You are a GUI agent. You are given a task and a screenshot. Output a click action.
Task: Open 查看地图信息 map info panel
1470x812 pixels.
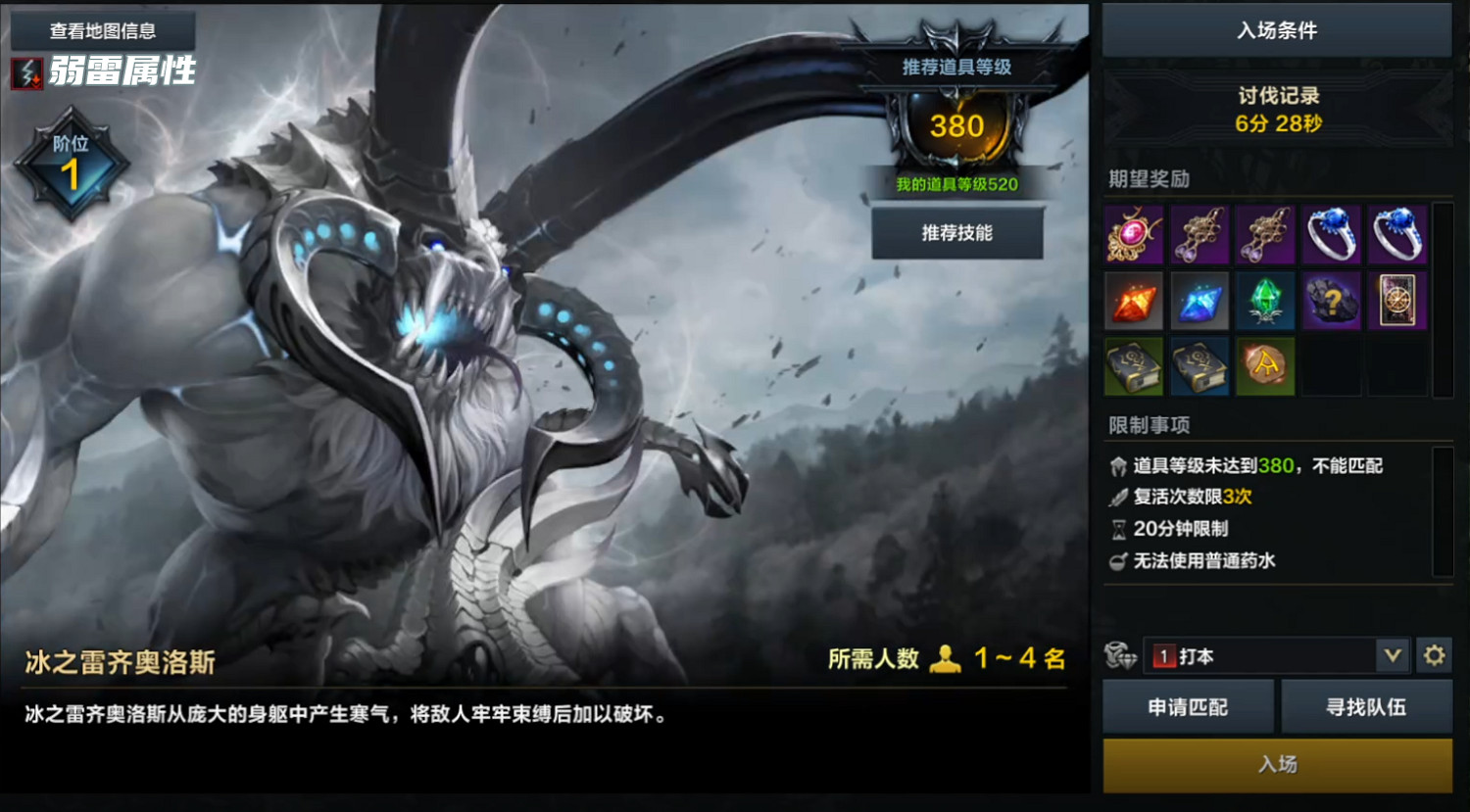[101, 30]
